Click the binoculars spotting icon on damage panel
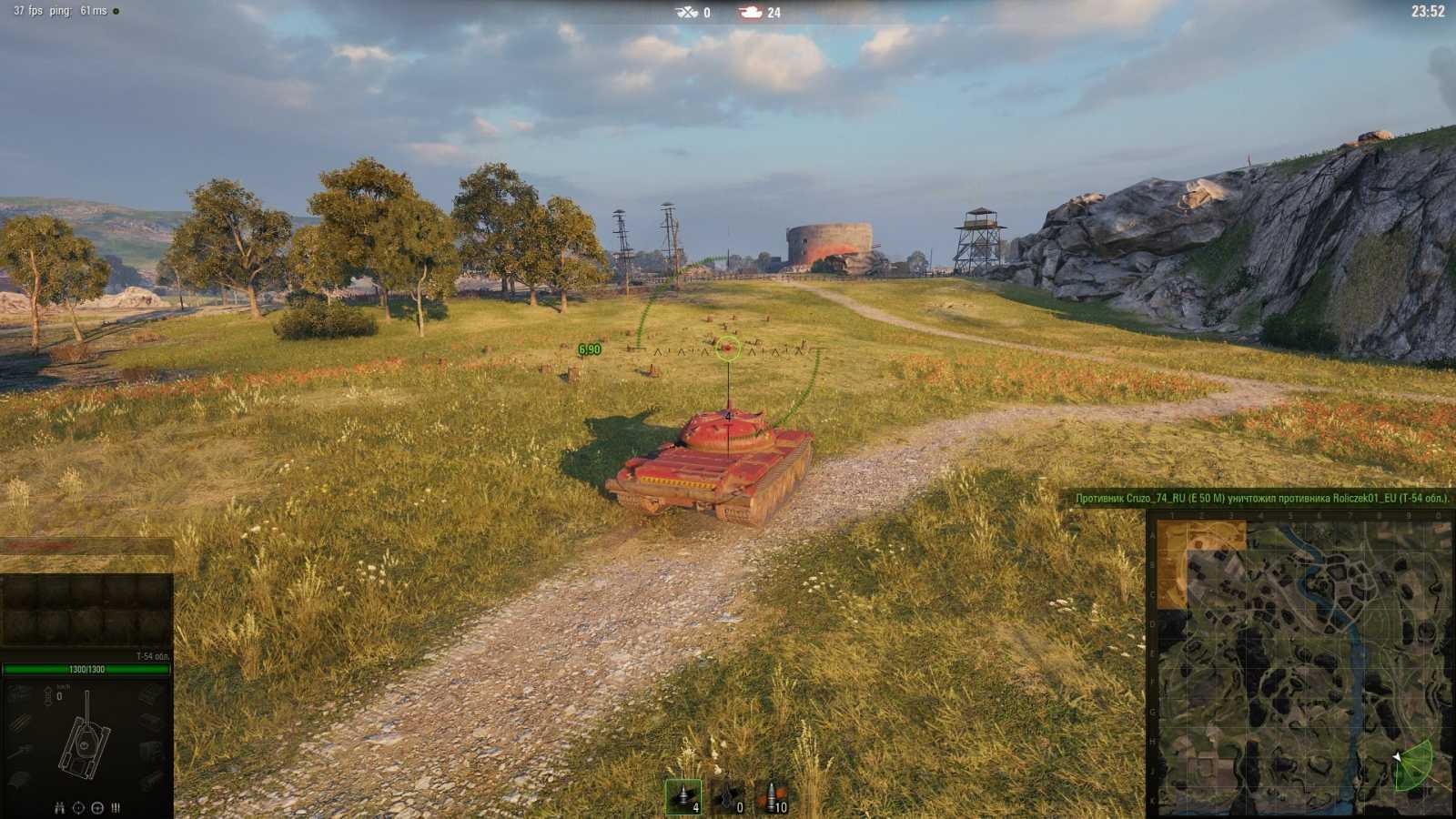Viewport: 1456px width, 819px height. coord(60,808)
